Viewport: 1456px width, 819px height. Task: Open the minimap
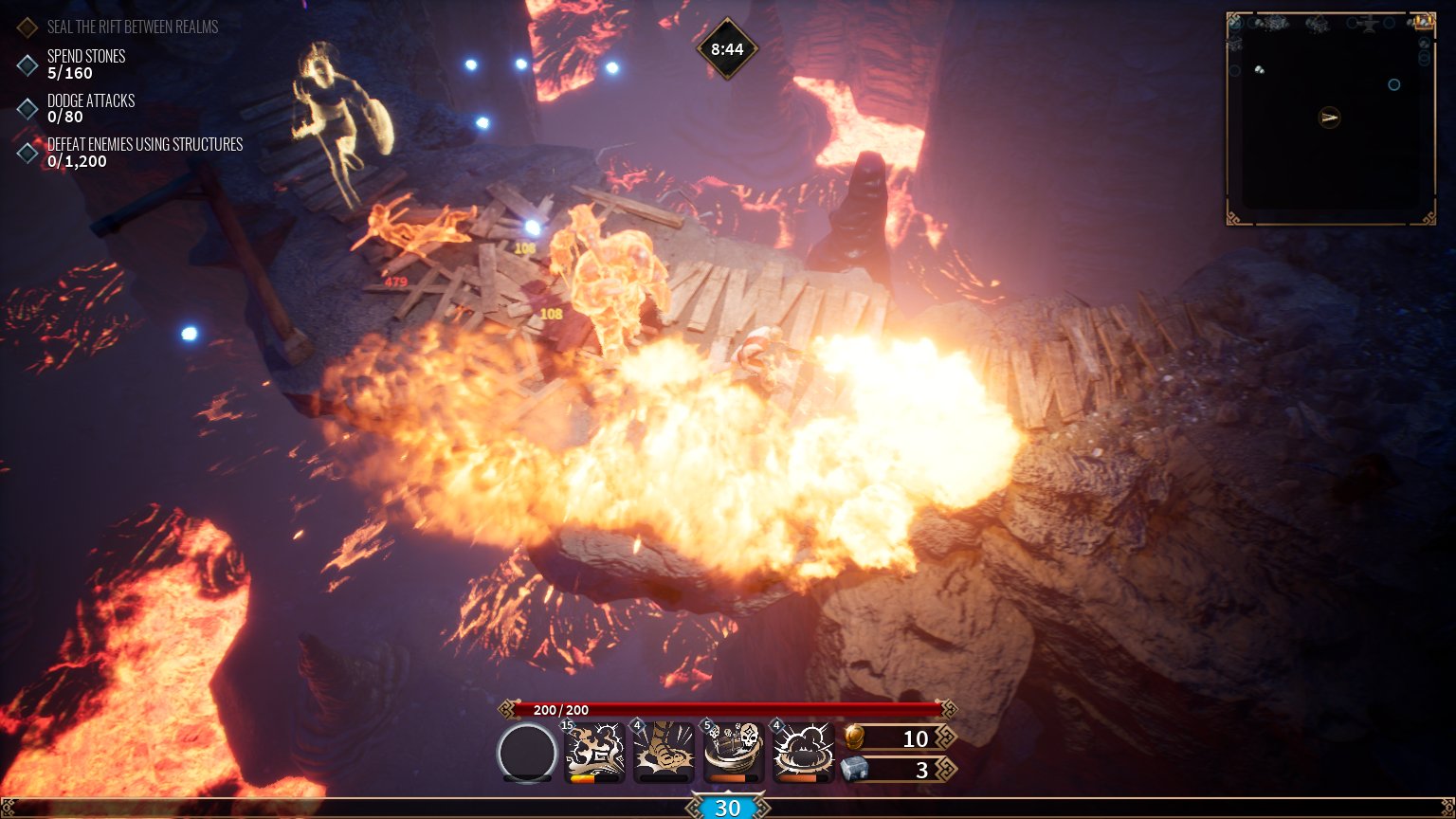pos(1331,118)
